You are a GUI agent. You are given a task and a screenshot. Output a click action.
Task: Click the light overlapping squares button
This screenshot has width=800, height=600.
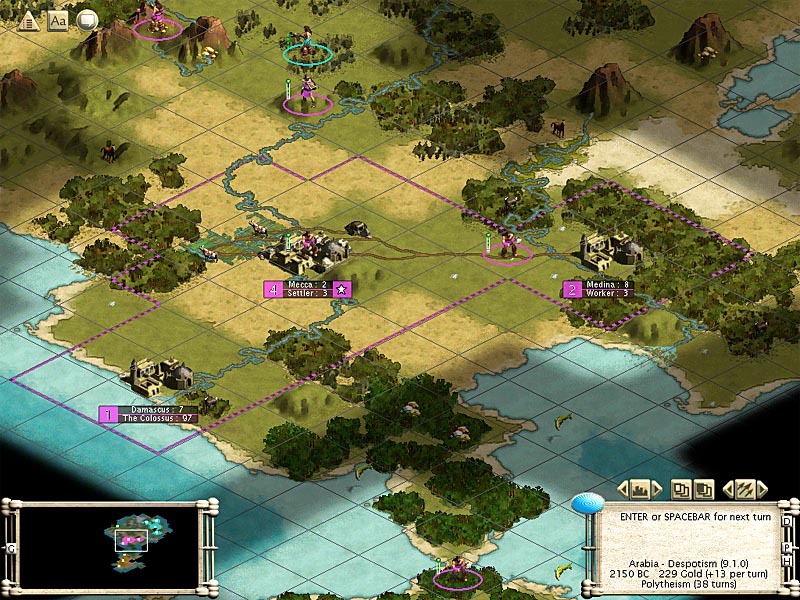682,489
